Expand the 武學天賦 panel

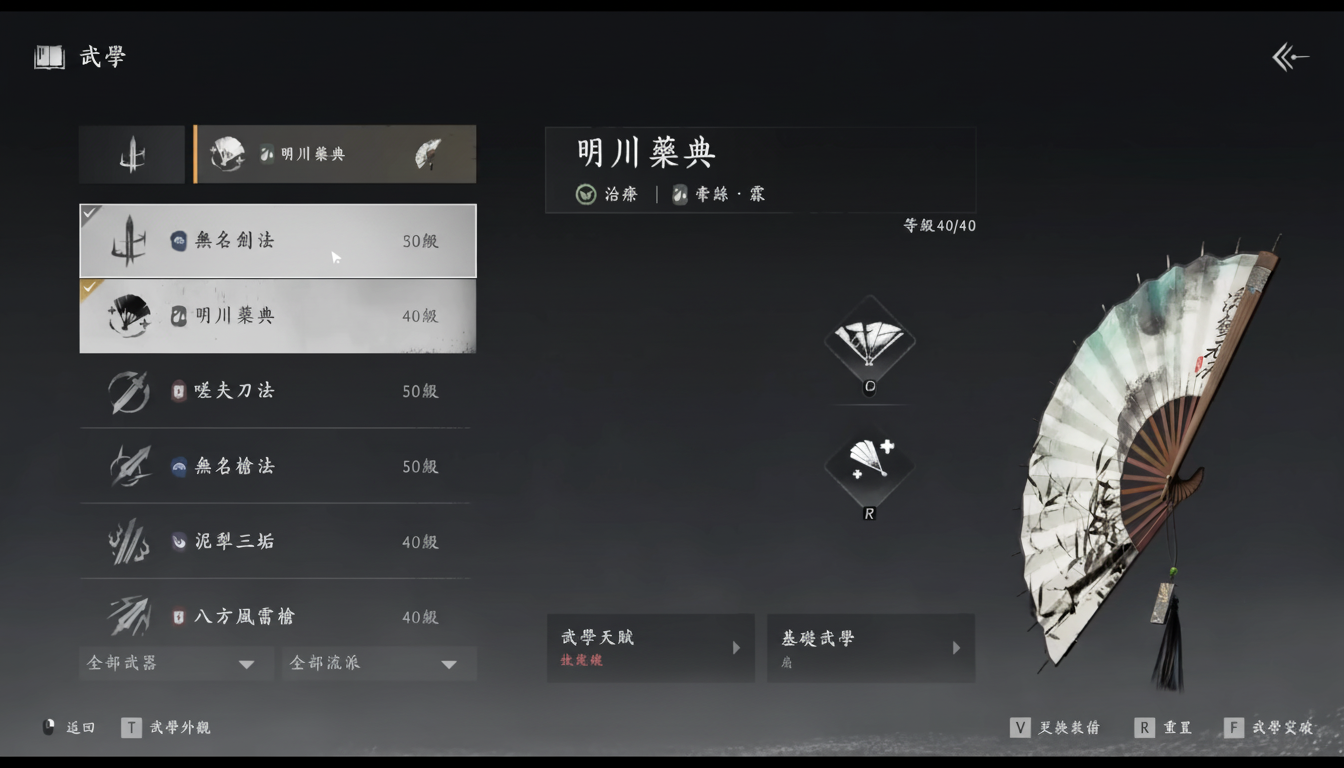[x=650, y=648]
